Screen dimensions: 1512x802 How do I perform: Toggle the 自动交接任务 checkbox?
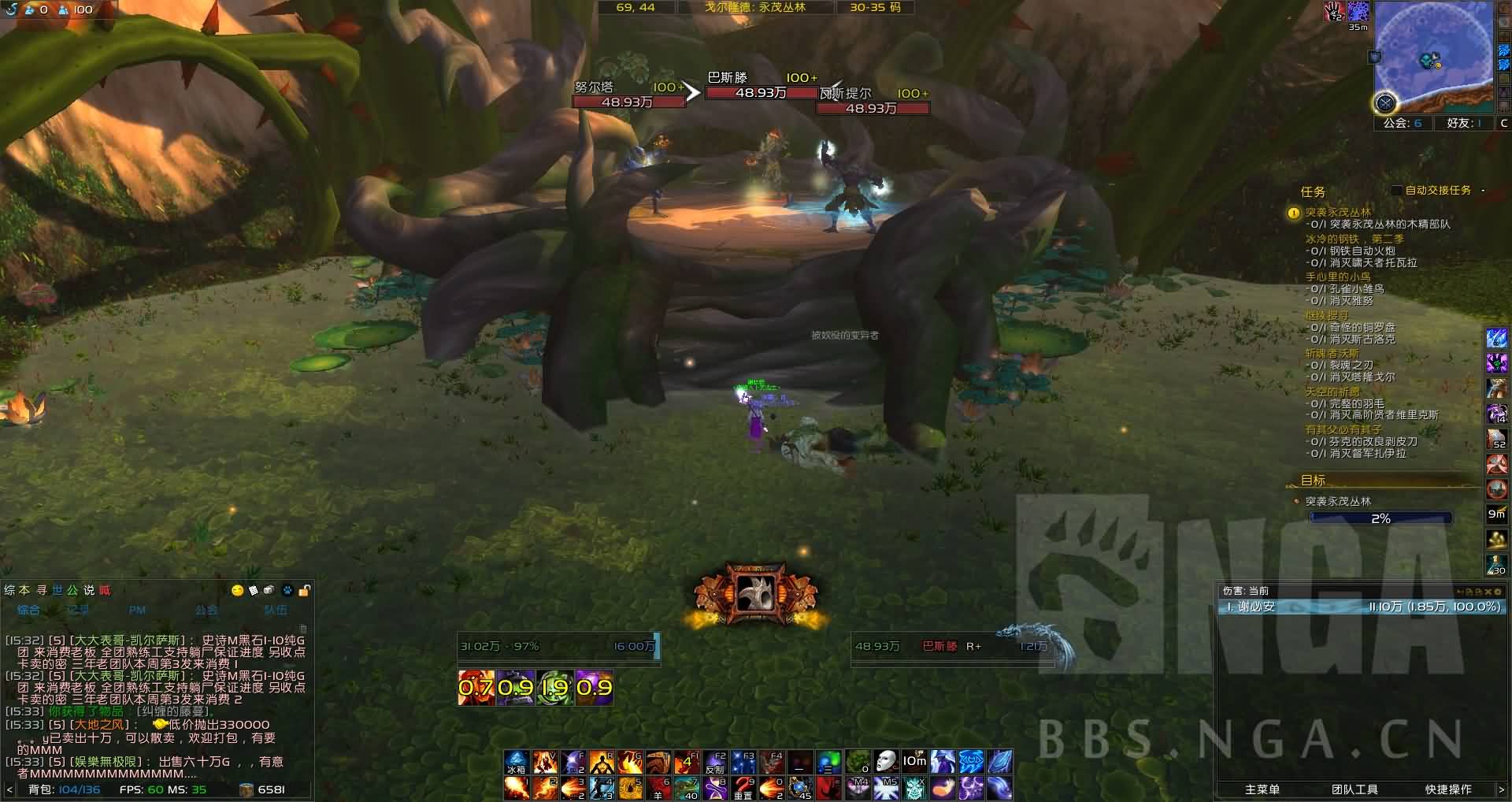1396,191
